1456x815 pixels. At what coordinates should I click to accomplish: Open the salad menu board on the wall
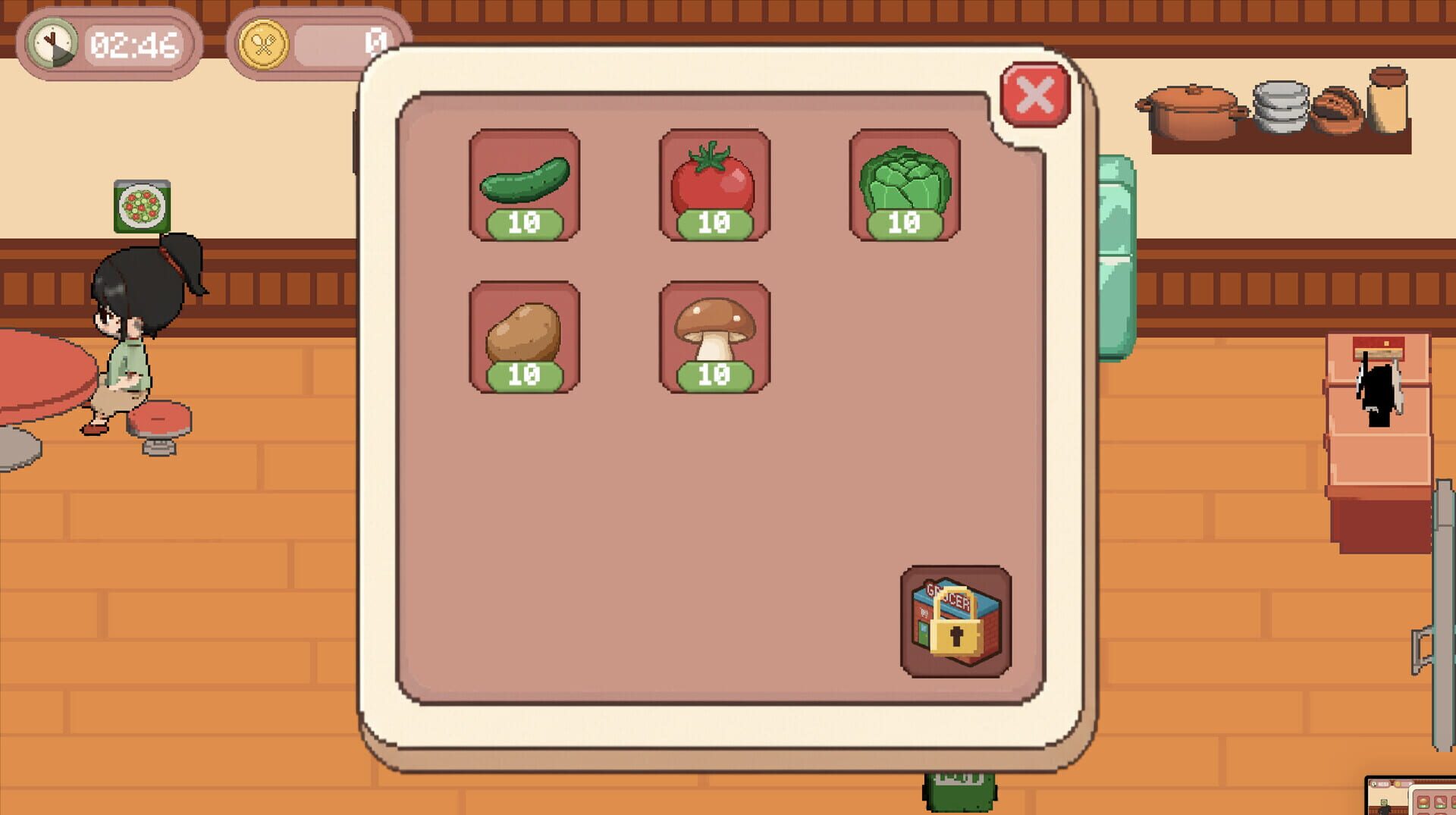pos(143,206)
